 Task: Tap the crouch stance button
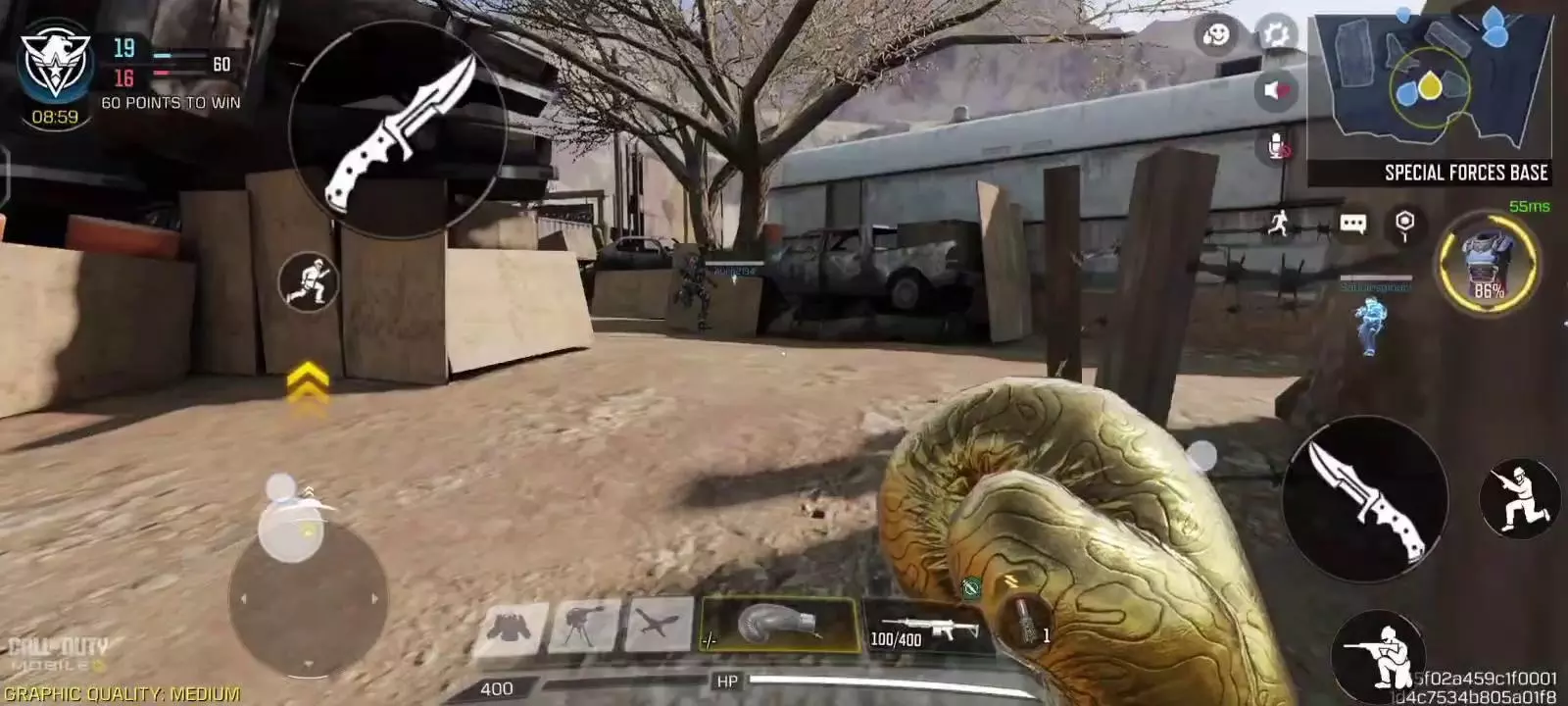[x=1520, y=497]
